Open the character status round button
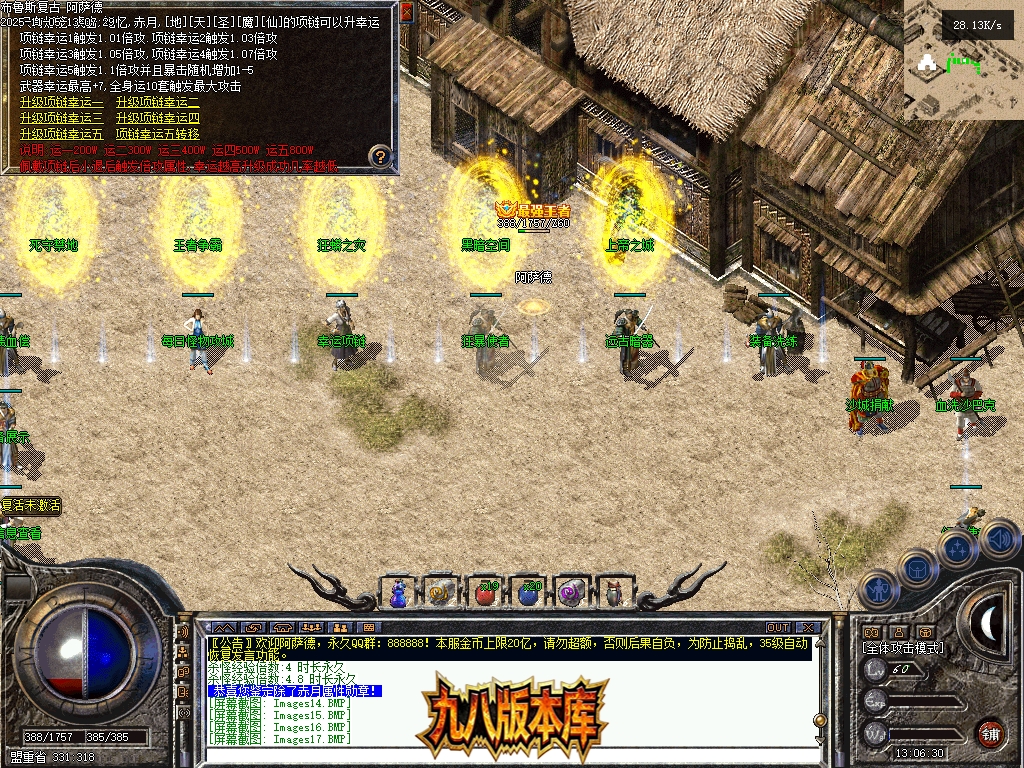The height and width of the screenshot is (768, 1024). pos(876,589)
